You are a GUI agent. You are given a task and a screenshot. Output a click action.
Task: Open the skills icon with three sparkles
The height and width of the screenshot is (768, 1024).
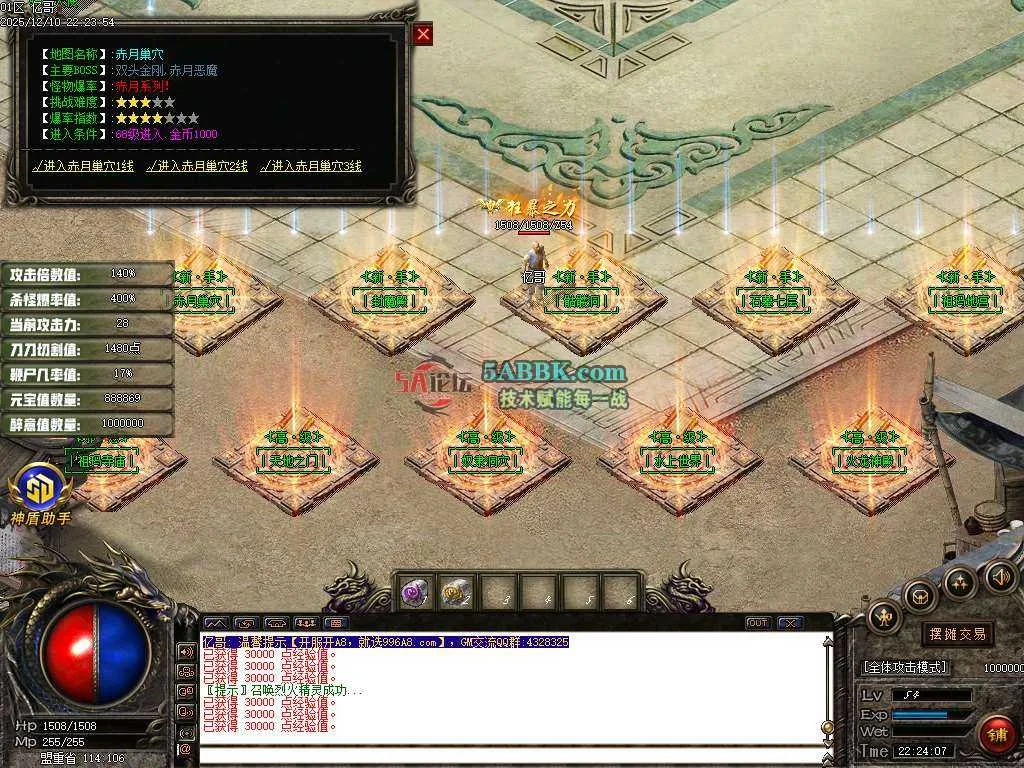point(959,582)
